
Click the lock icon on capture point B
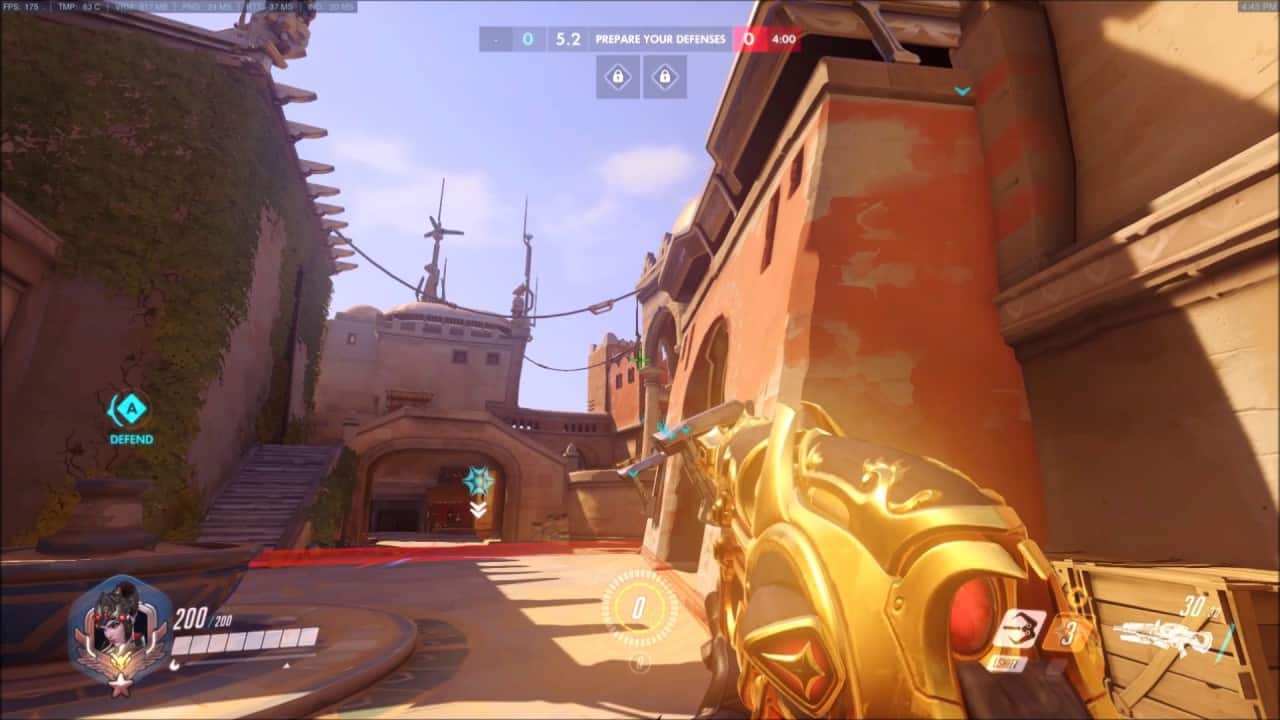click(668, 74)
